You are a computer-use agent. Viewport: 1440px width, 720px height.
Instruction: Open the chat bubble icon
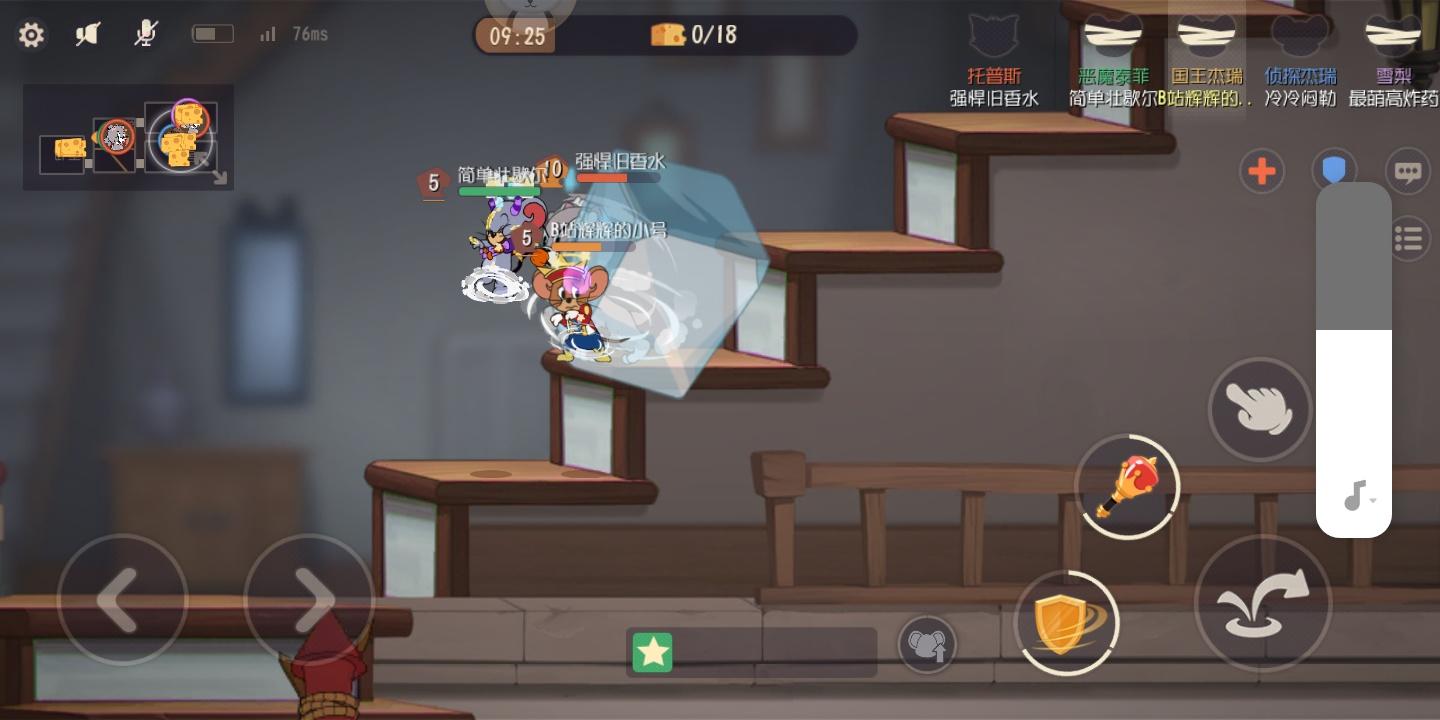[x=1408, y=171]
